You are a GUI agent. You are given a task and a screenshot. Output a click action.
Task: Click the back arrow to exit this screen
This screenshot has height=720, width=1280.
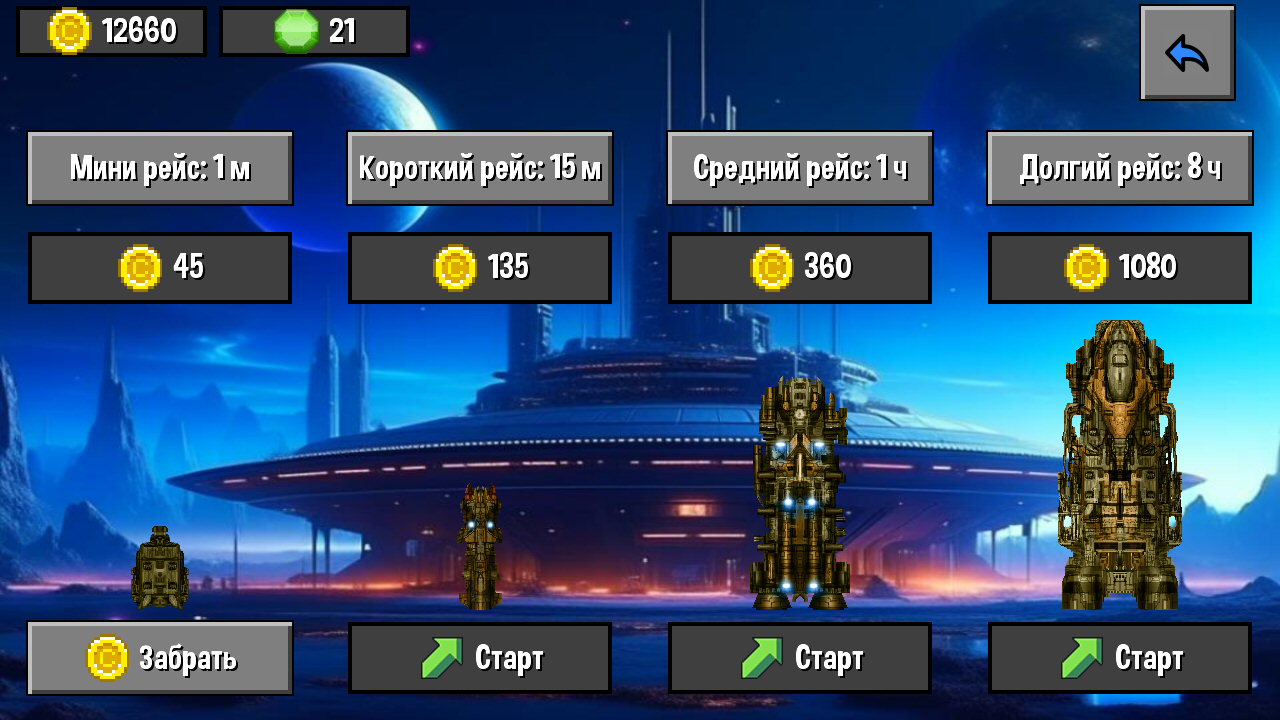point(1187,52)
